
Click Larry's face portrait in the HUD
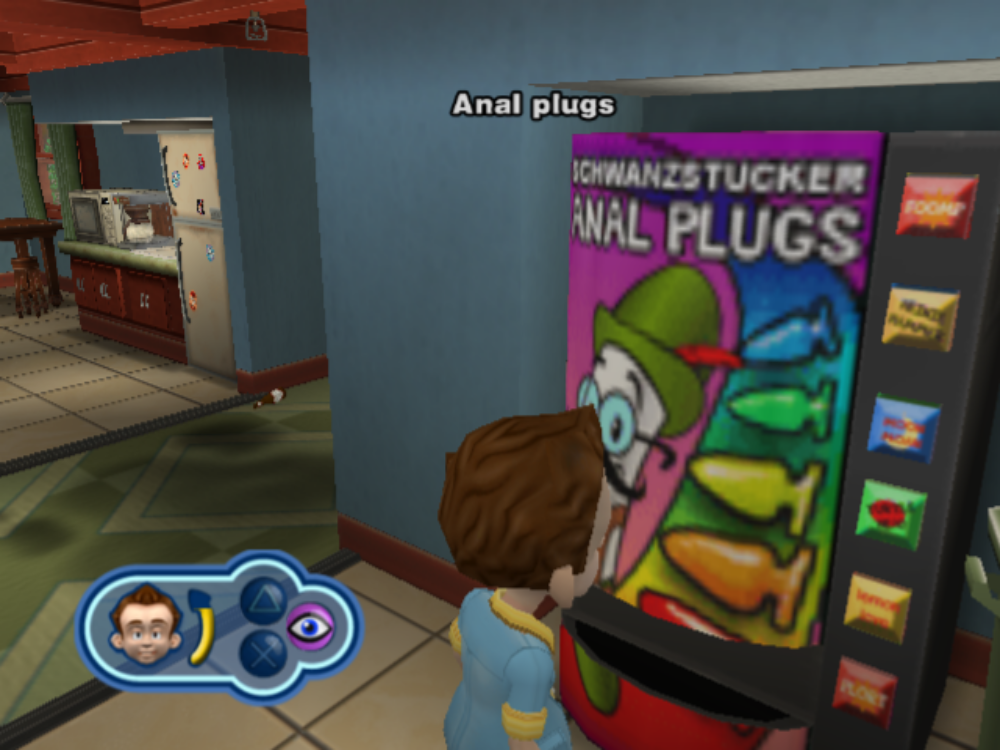click(146, 626)
